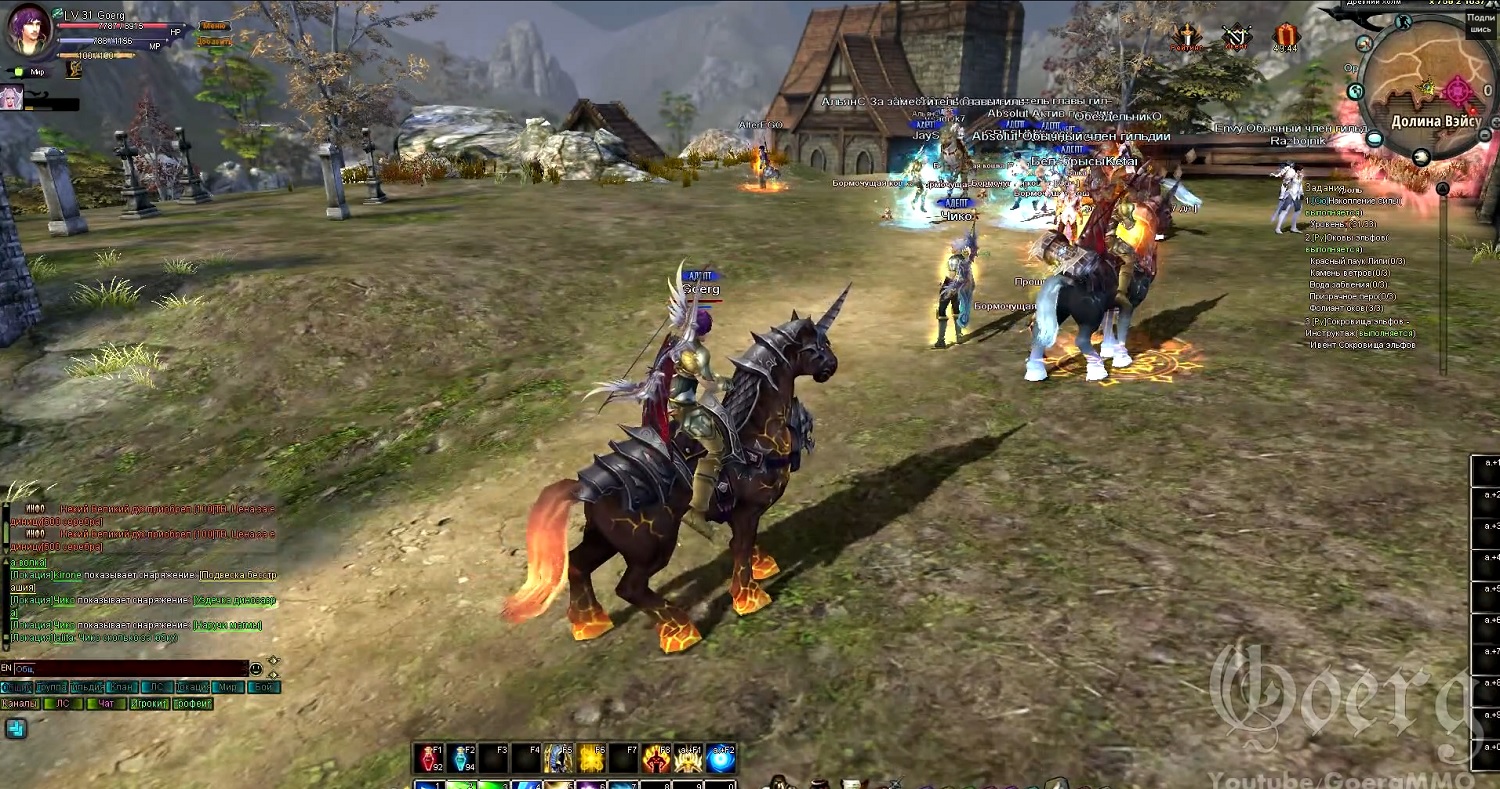Viewport: 1500px width, 789px height.
Task: Open the crossed-swords event icon
Action: [1237, 38]
